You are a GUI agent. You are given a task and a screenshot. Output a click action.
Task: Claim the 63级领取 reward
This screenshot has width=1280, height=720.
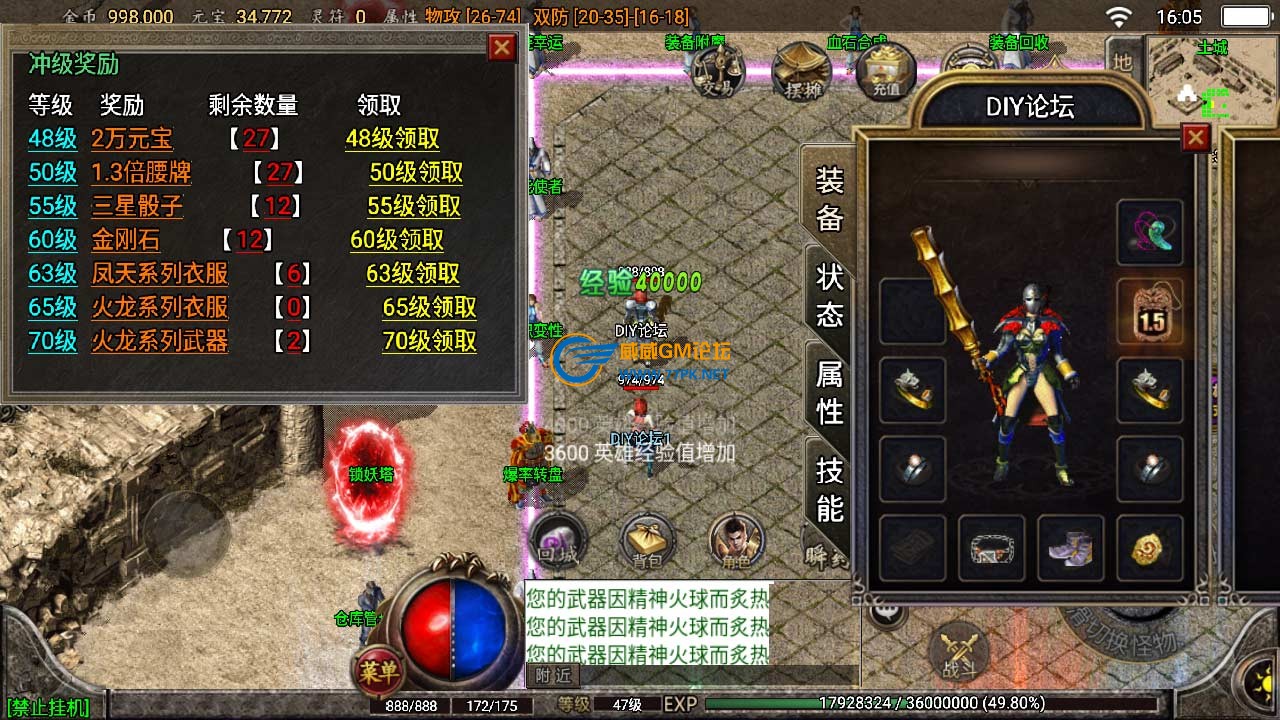(413, 273)
